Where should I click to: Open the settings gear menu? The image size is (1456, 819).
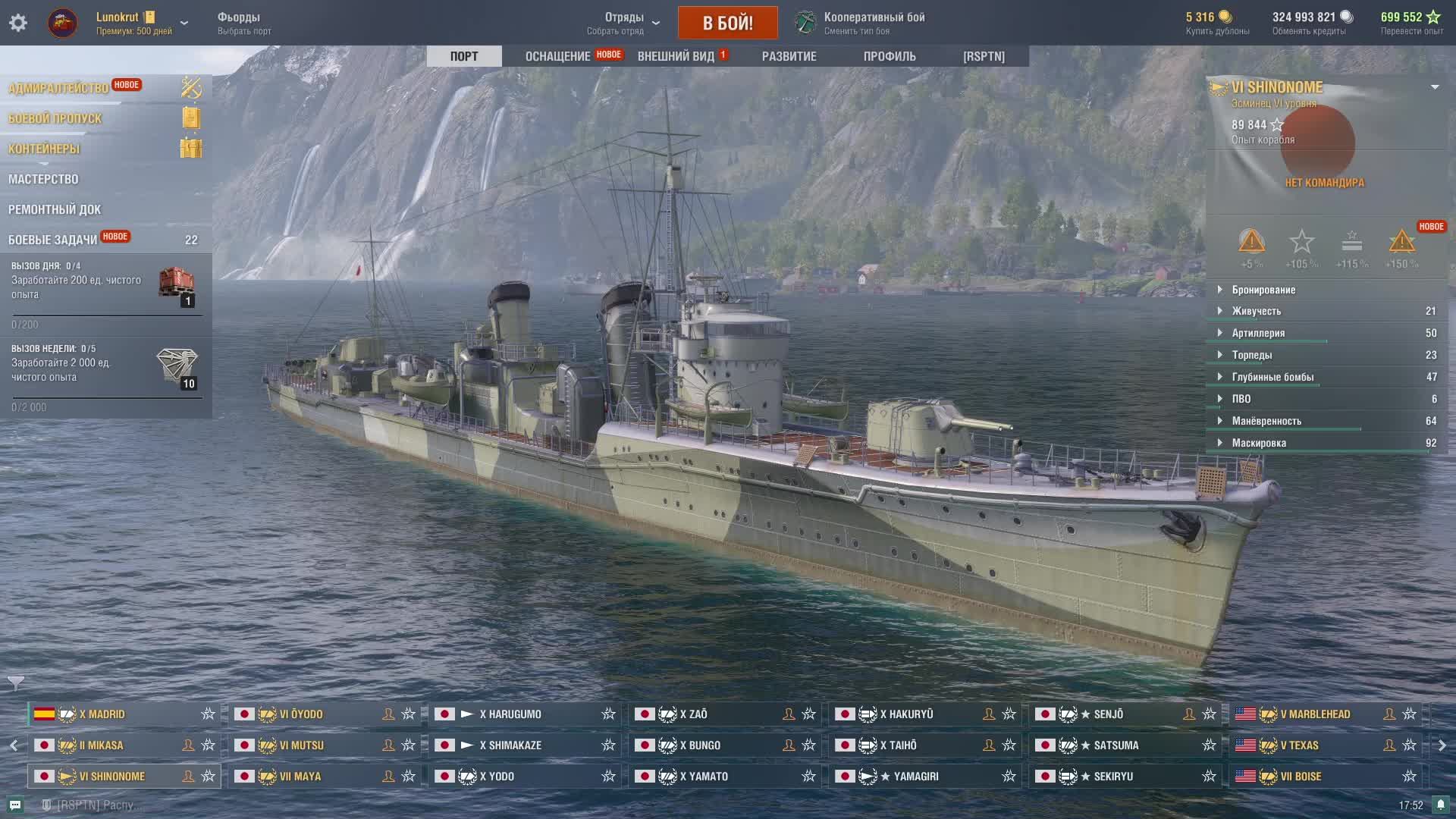[18, 23]
